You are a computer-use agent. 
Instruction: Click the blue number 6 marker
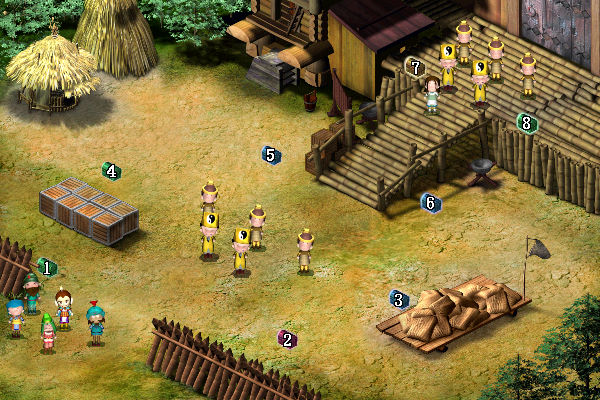click(431, 203)
